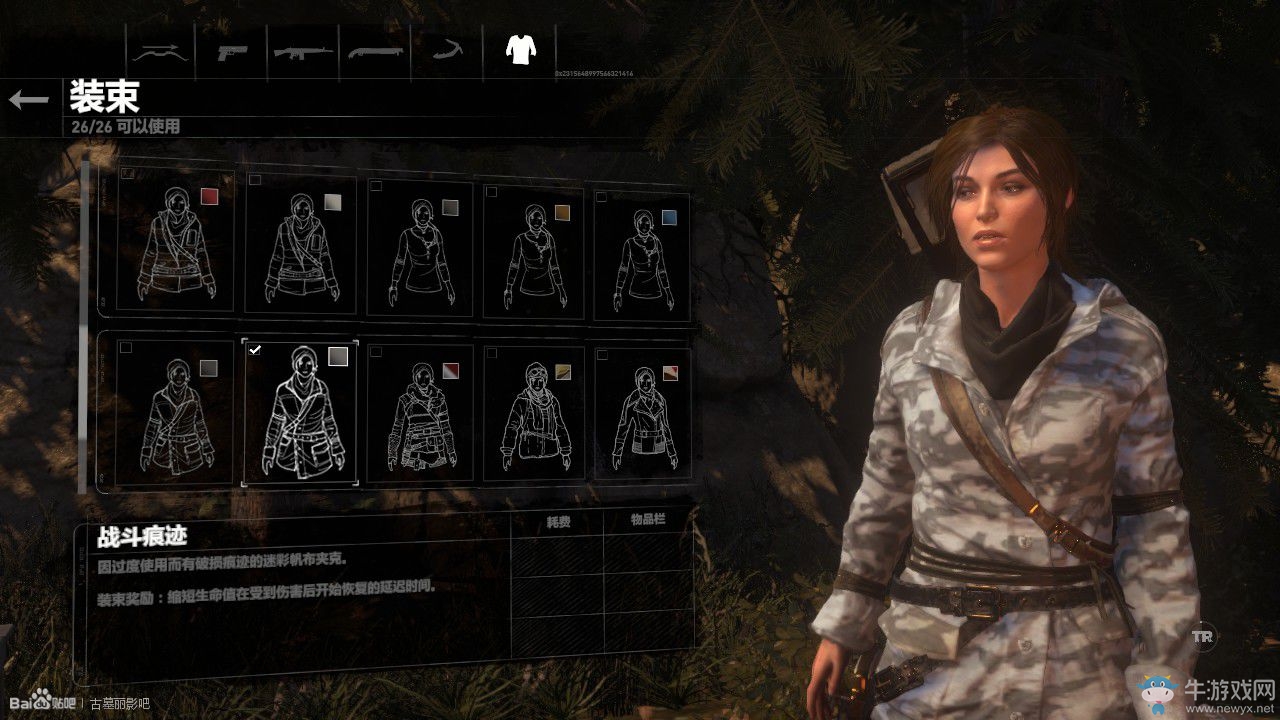Go back using the left arrow

[29, 99]
